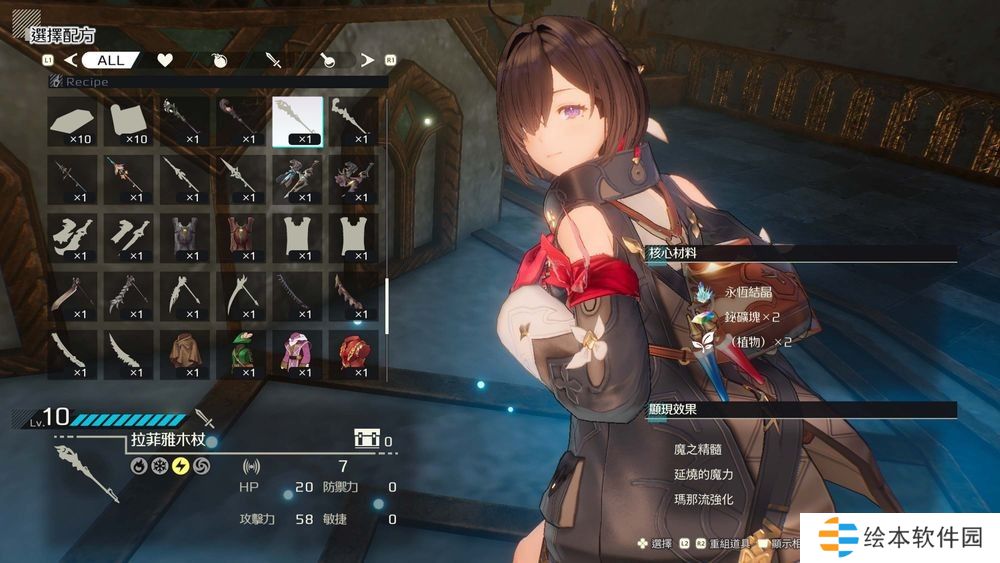Viewport: 1000px width, 563px height.
Task: Select the ALL recipe category tab
Action: pos(110,60)
